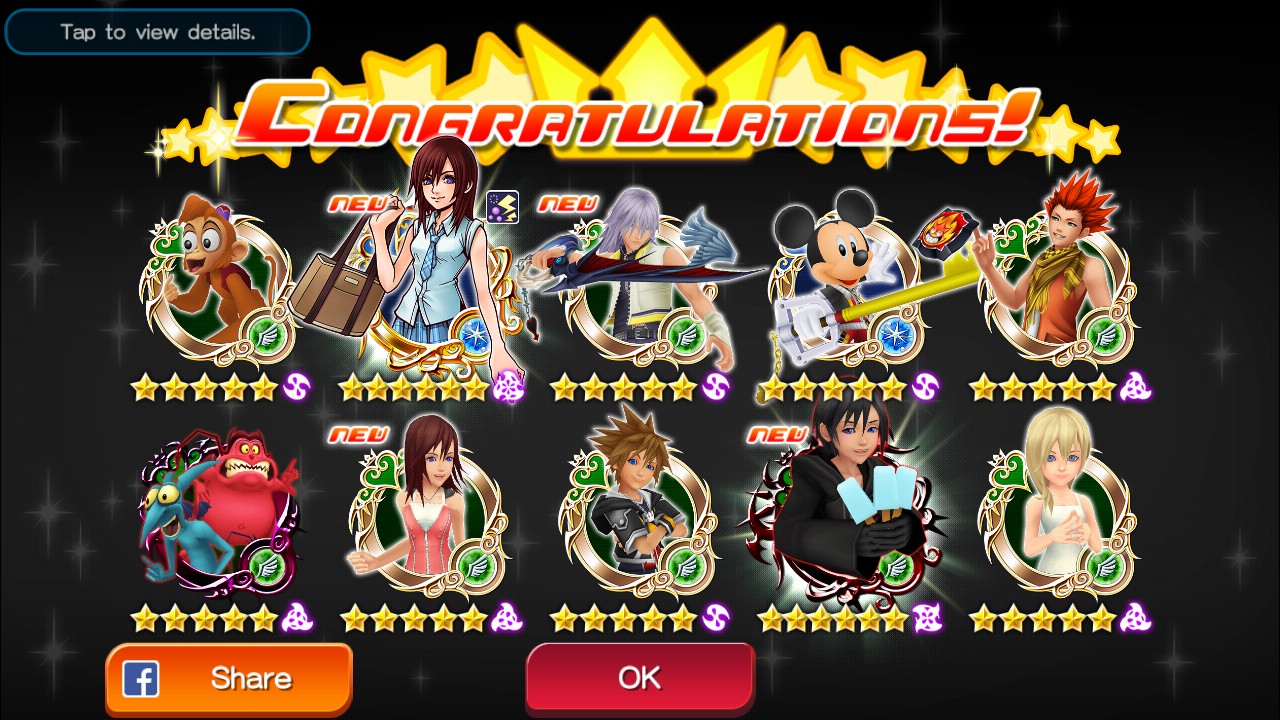View the Abu monkey medal details
This screenshot has height=720, width=1280.
pyautogui.click(x=218, y=285)
